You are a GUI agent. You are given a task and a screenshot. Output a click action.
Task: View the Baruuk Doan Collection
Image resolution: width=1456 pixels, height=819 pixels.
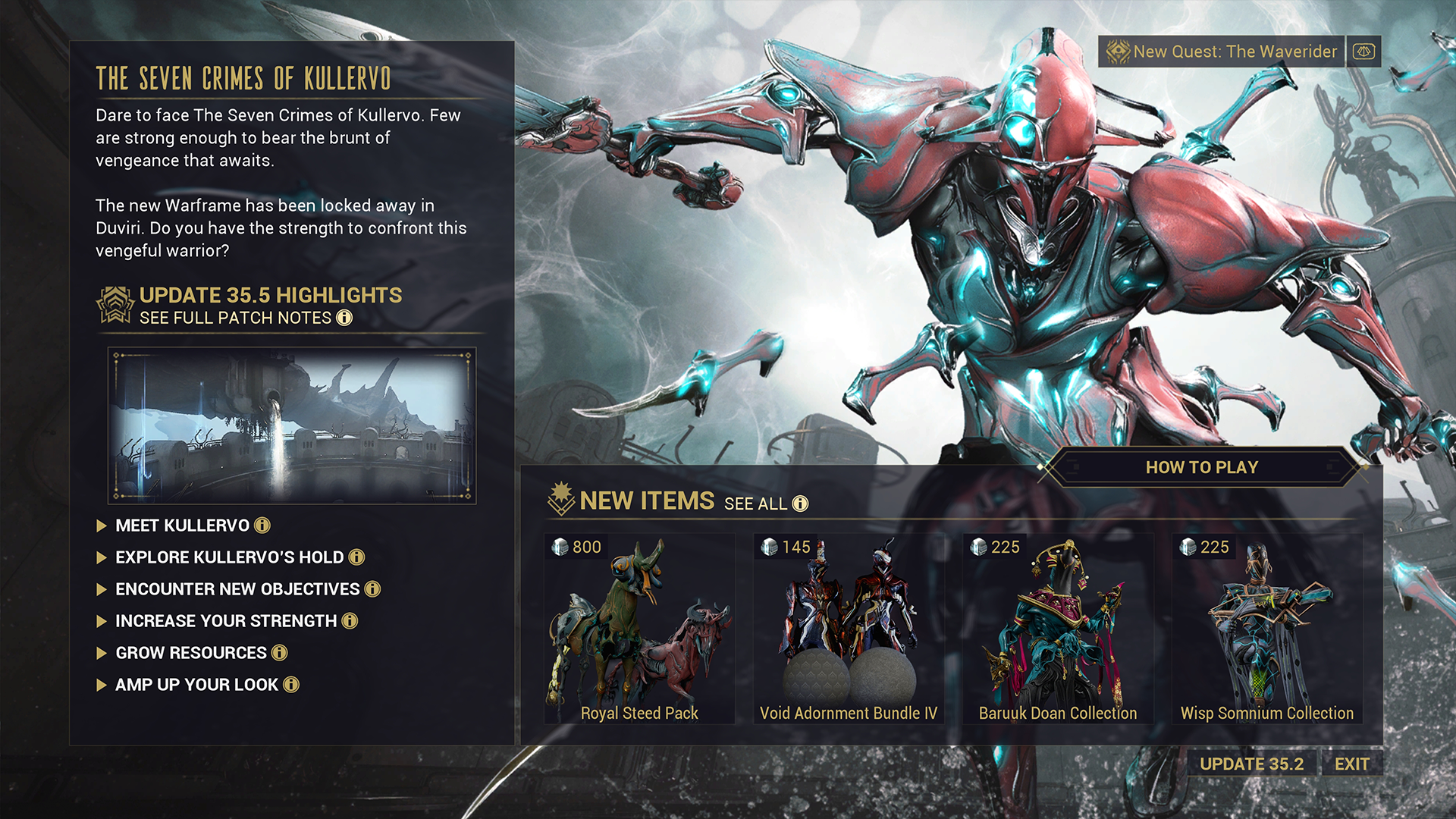click(x=1058, y=629)
